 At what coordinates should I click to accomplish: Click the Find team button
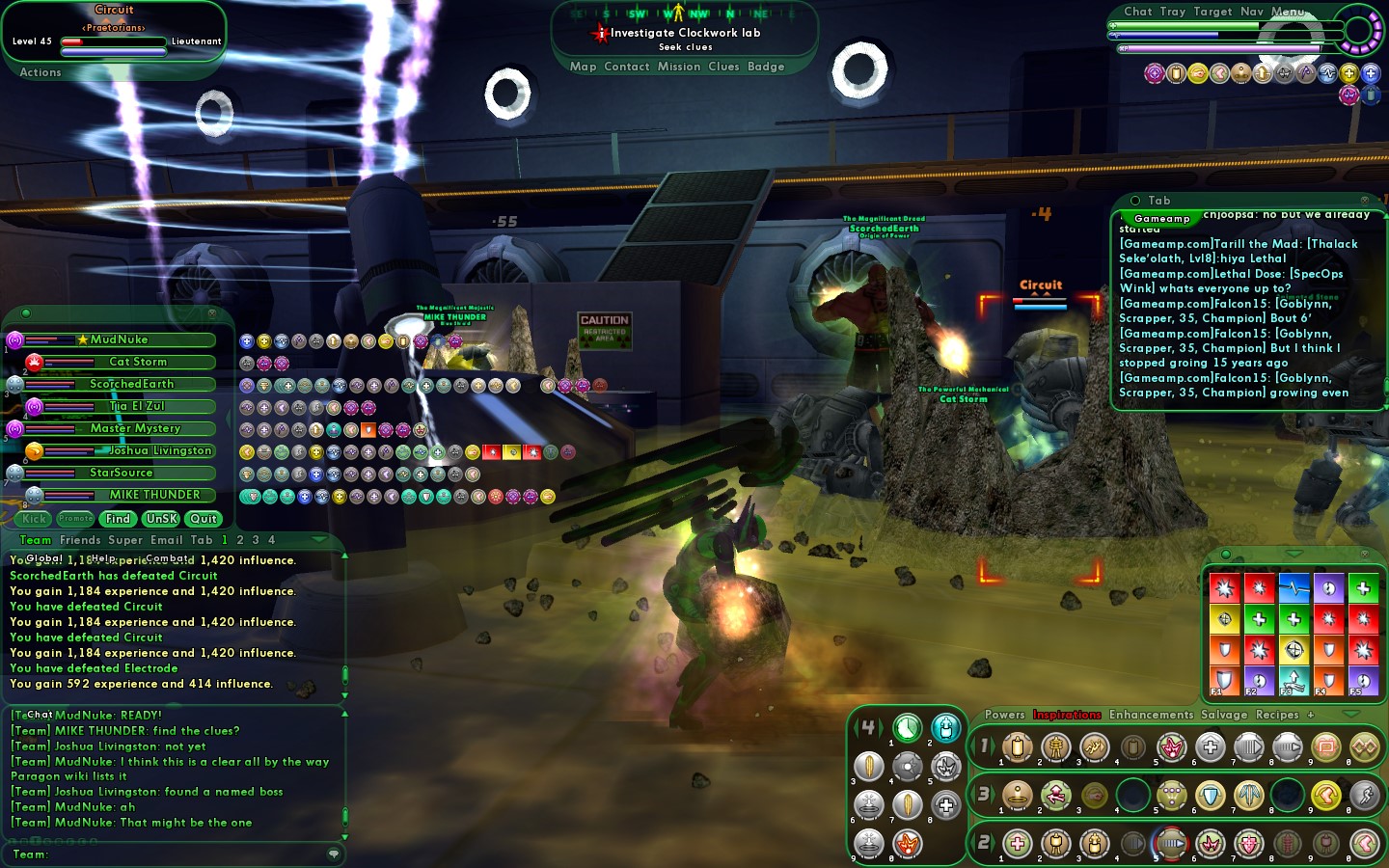pyautogui.click(x=118, y=519)
